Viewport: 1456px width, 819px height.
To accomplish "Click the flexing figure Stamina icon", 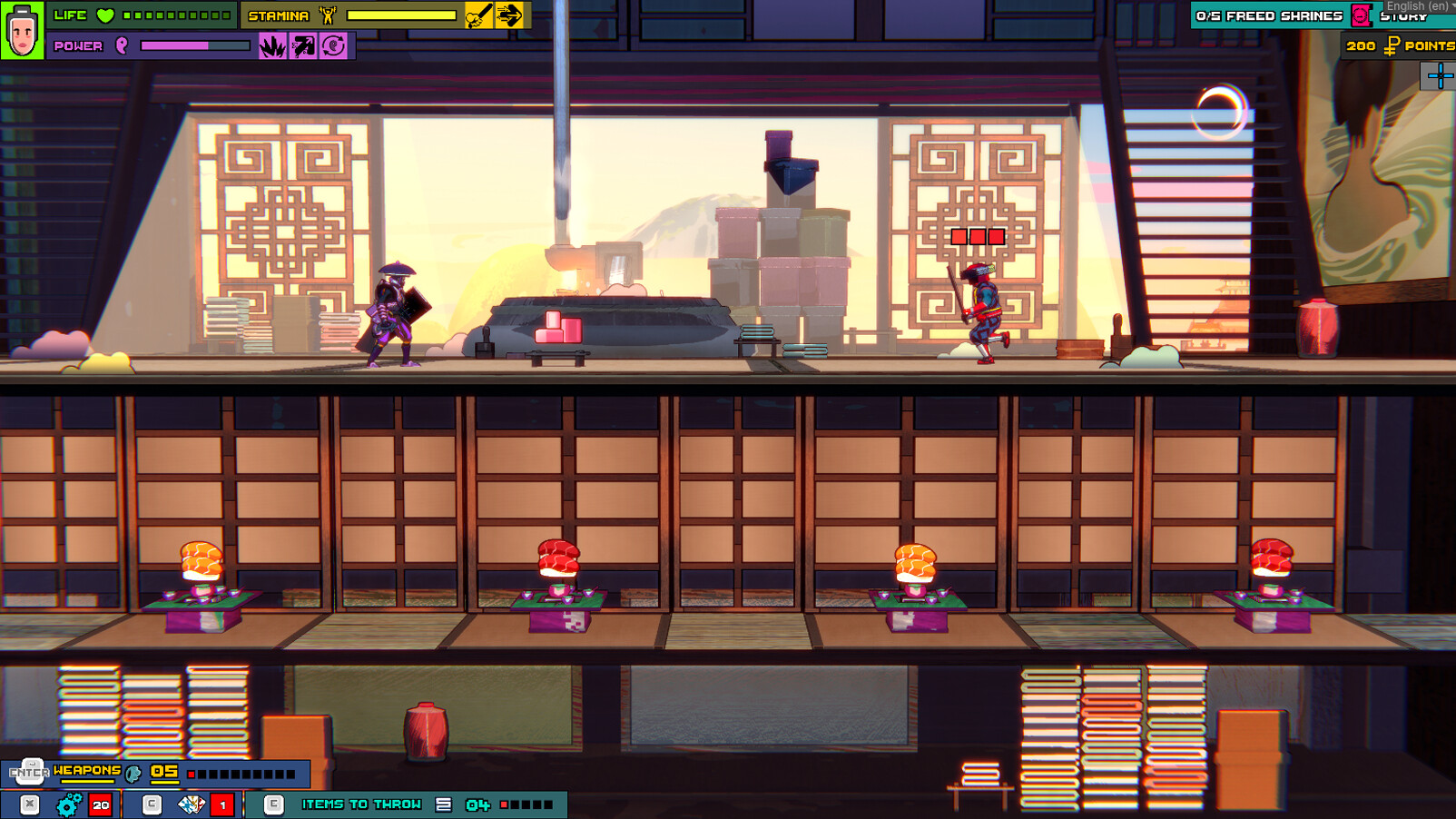I will pyautogui.click(x=327, y=15).
